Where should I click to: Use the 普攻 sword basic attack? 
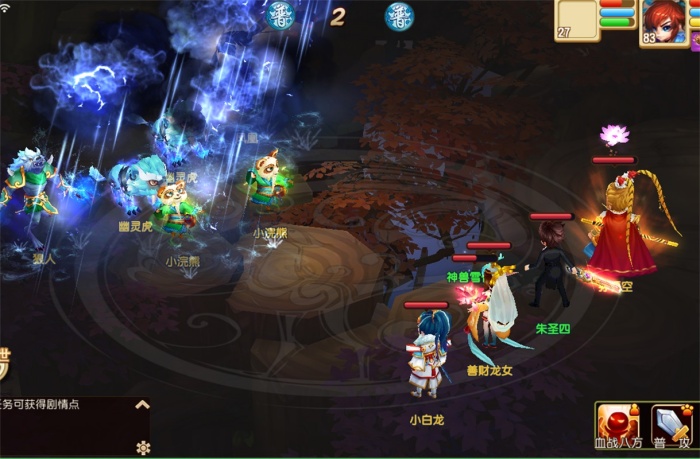point(673,424)
